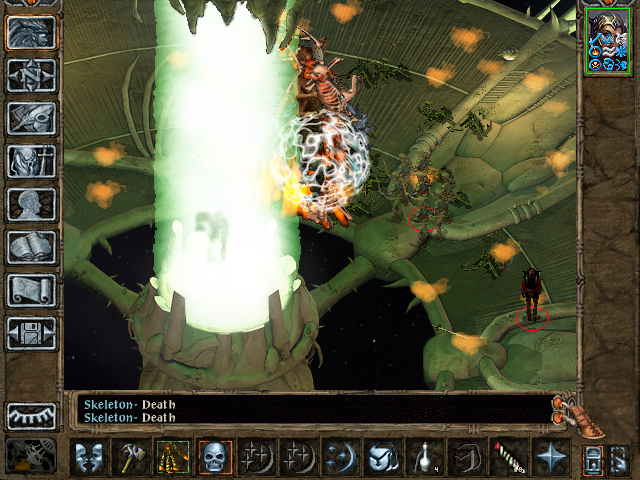Use the striped wand quick item
This screenshot has width=640, height=480.
point(508,457)
